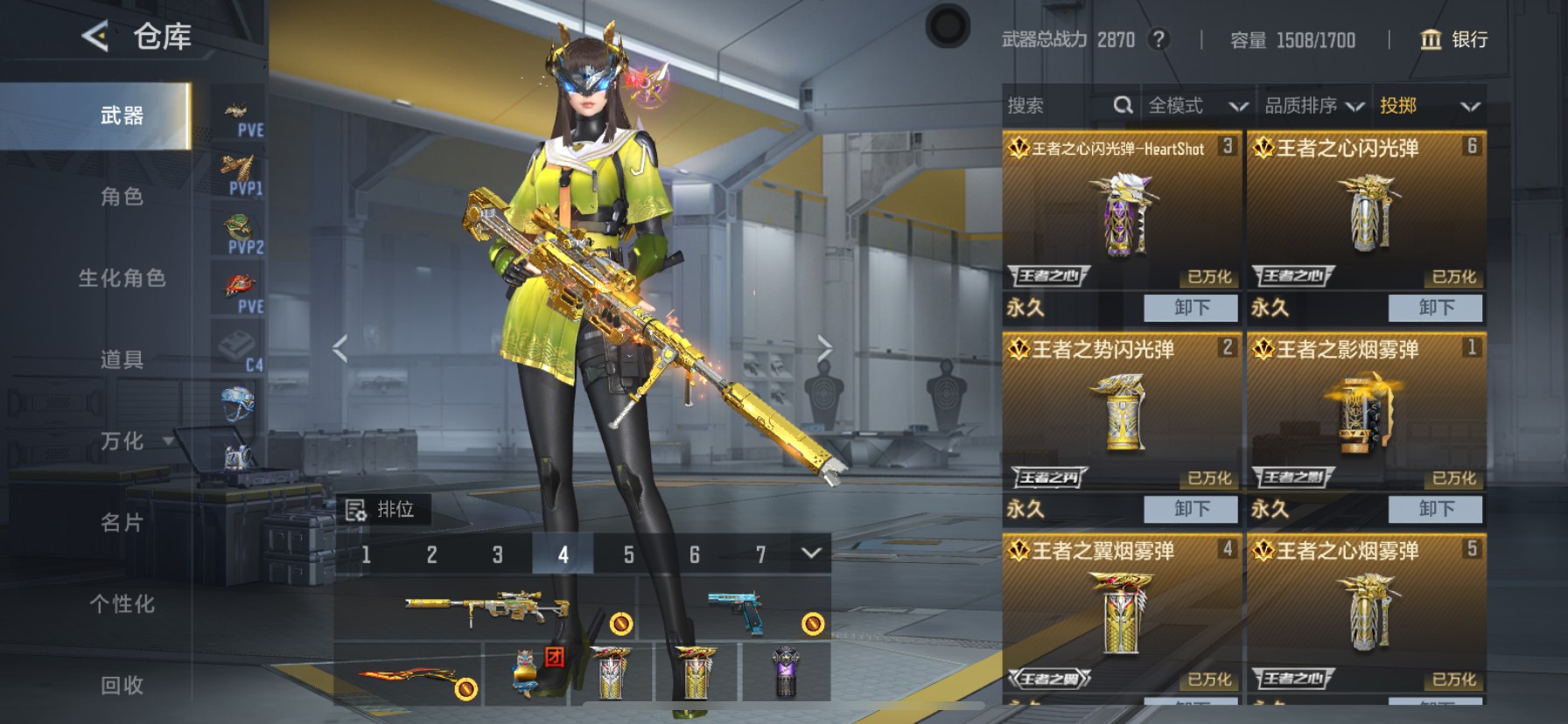This screenshot has width=1568, height=724.
Task: Switch to 个性化 customization
Action: point(122,604)
